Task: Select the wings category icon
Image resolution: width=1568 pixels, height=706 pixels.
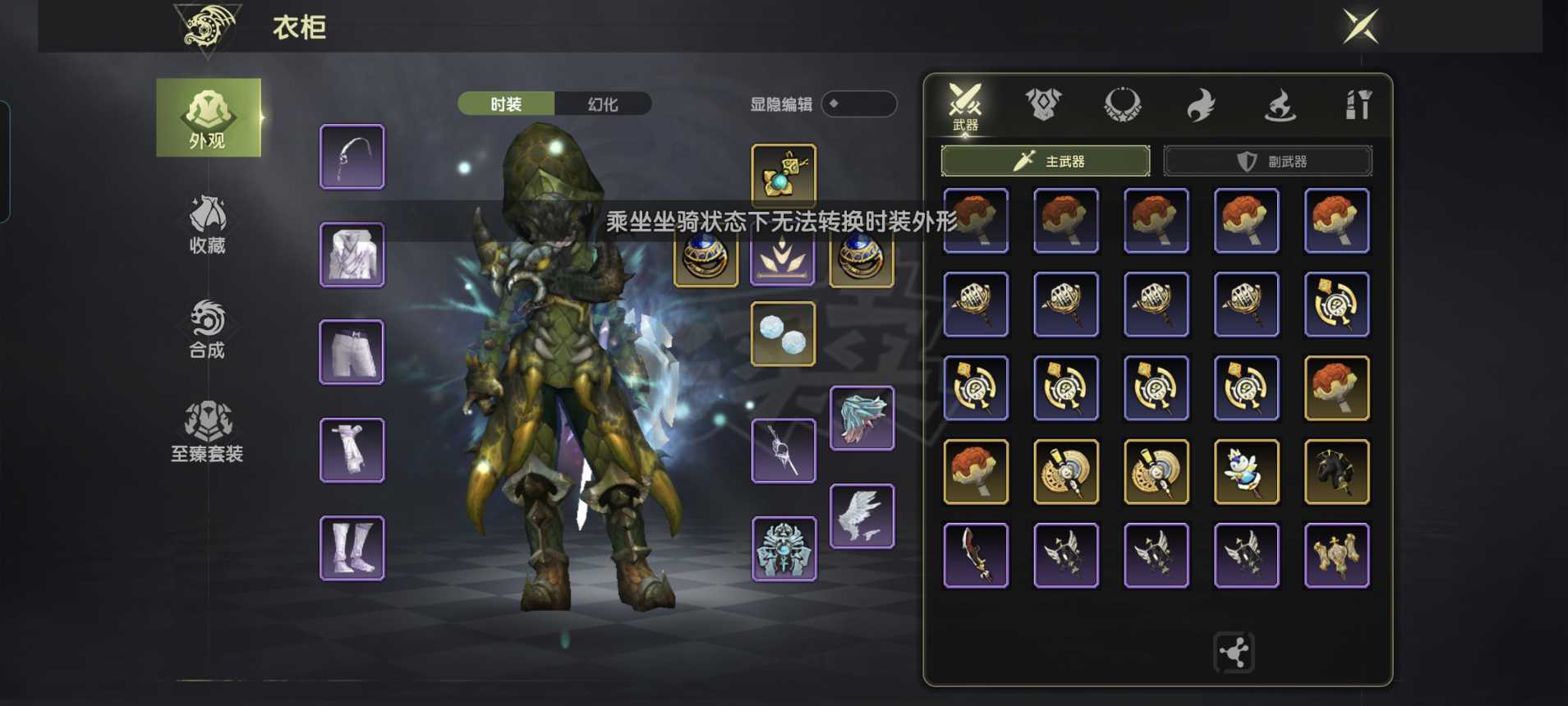Action: point(1201,103)
